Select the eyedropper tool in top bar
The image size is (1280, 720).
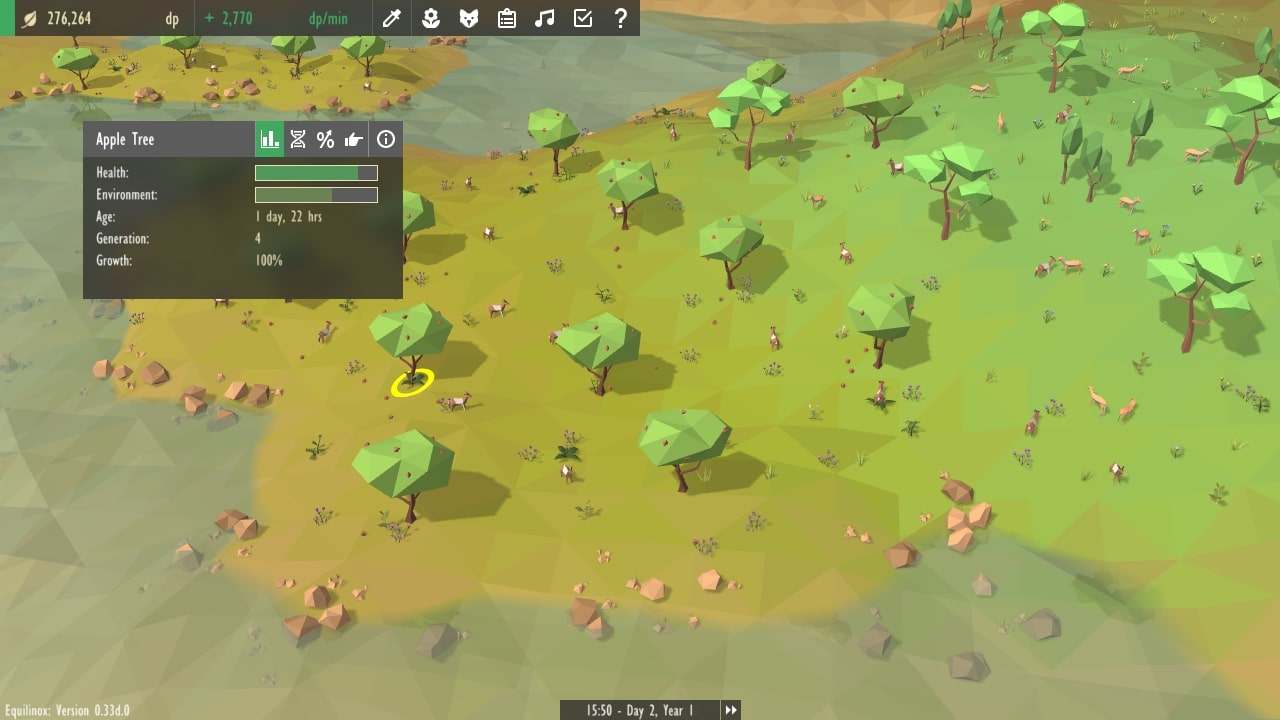pyautogui.click(x=393, y=18)
